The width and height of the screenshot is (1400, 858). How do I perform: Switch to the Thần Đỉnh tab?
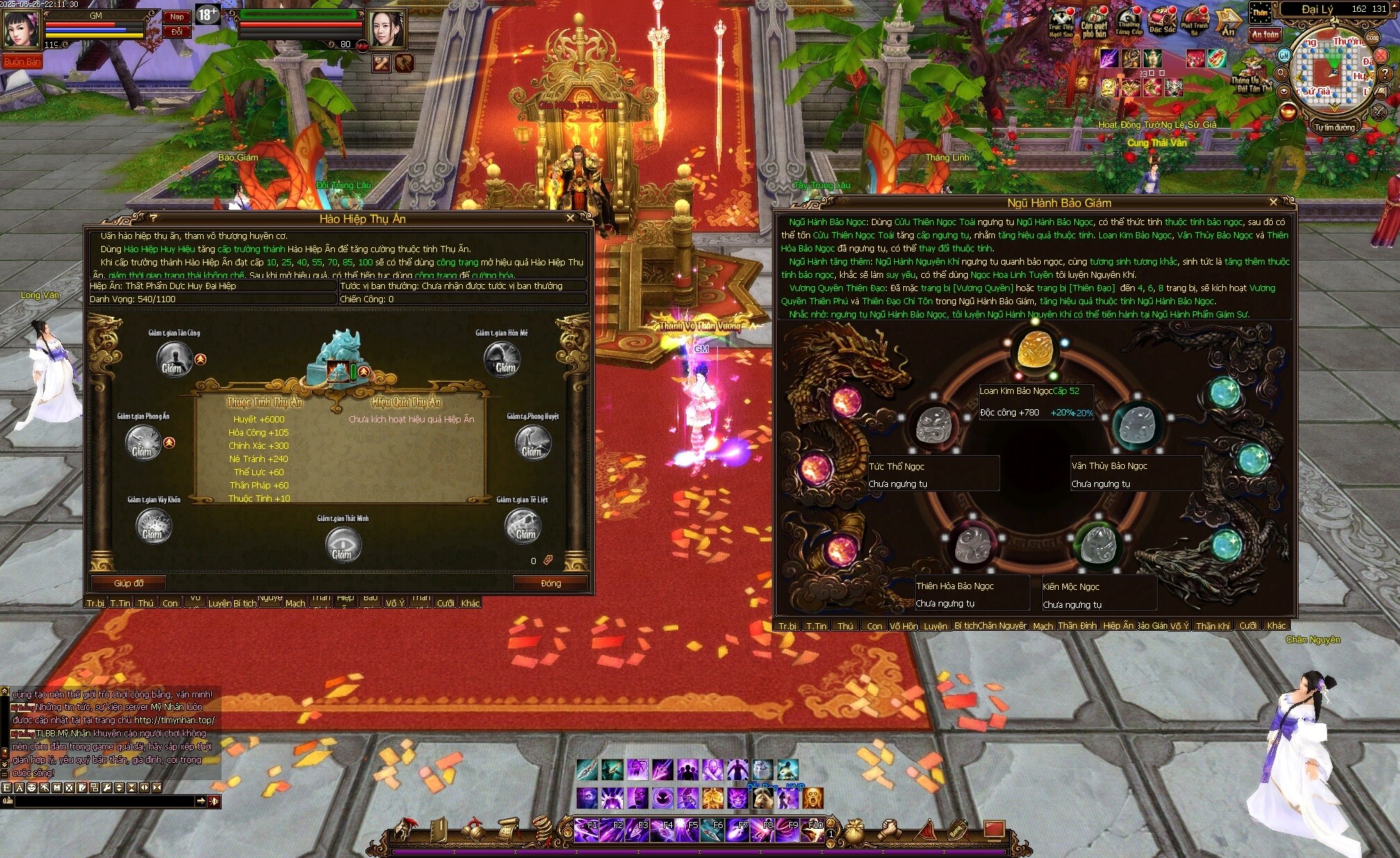pos(1077,626)
